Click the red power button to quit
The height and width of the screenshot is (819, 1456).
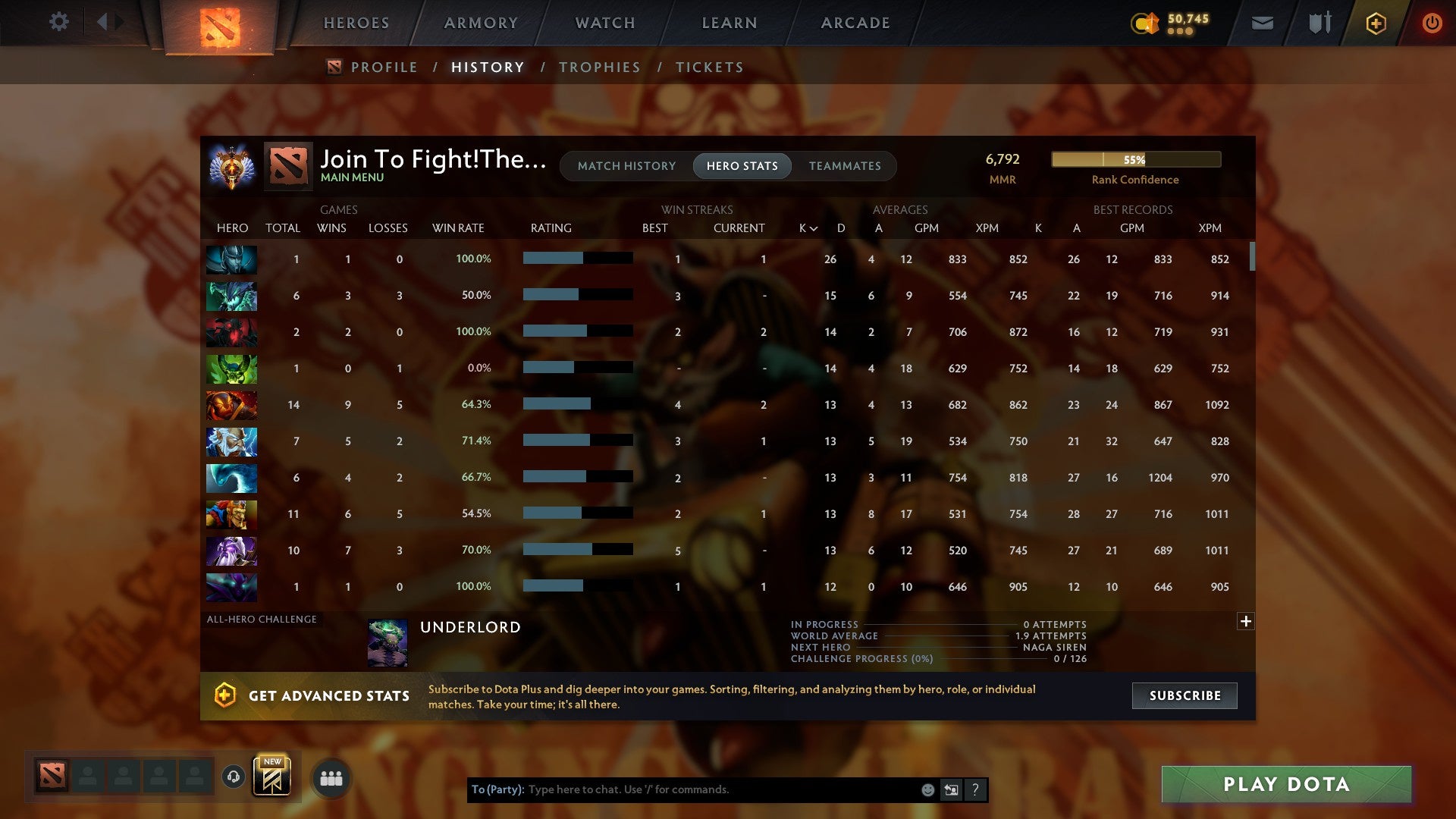point(1432,23)
